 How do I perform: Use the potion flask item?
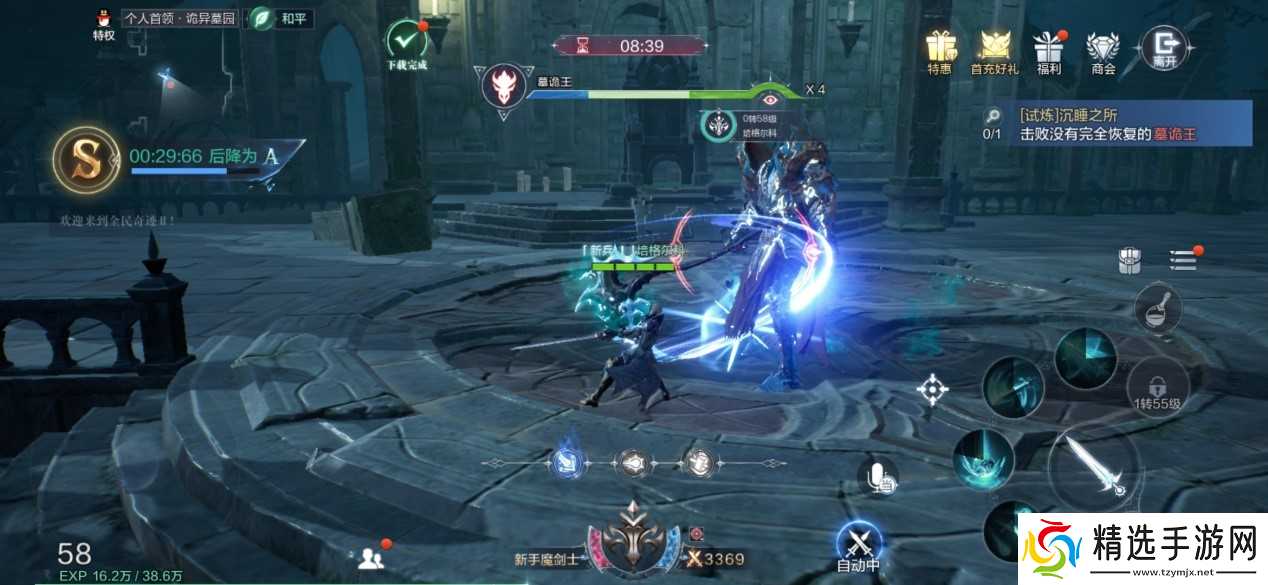pyautogui.click(x=1158, y=308)
